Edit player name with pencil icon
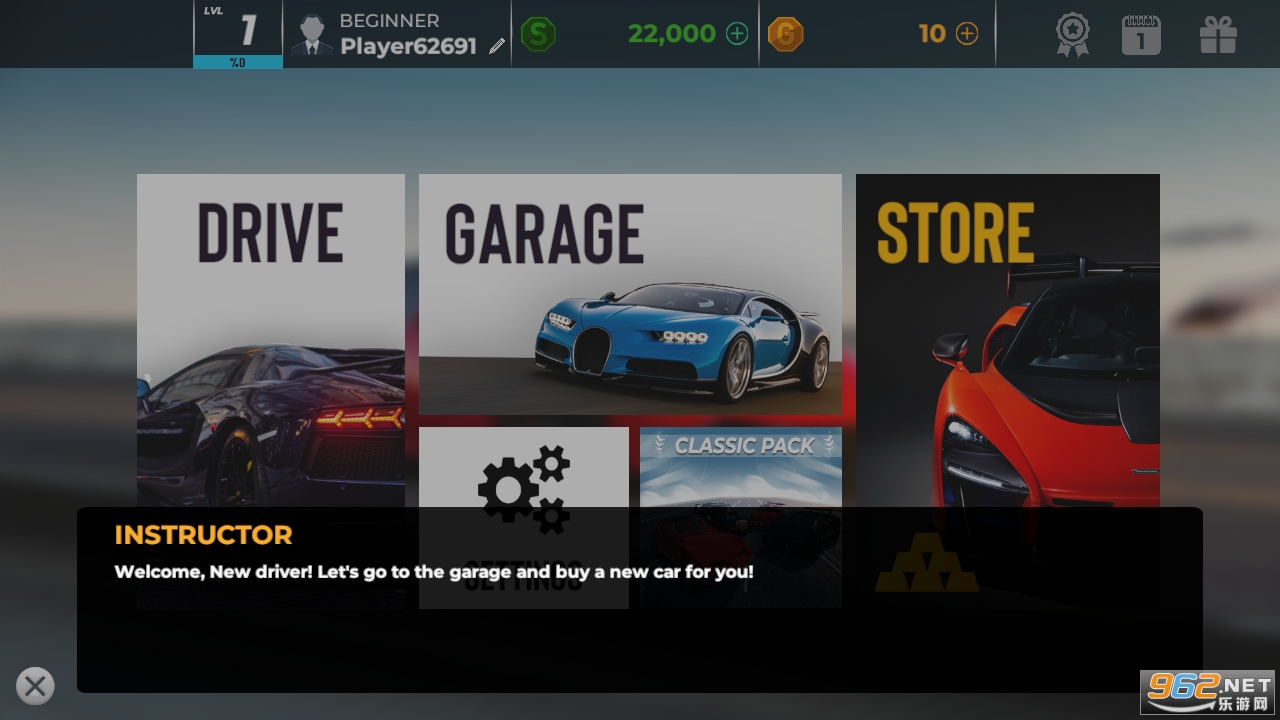 497,46
